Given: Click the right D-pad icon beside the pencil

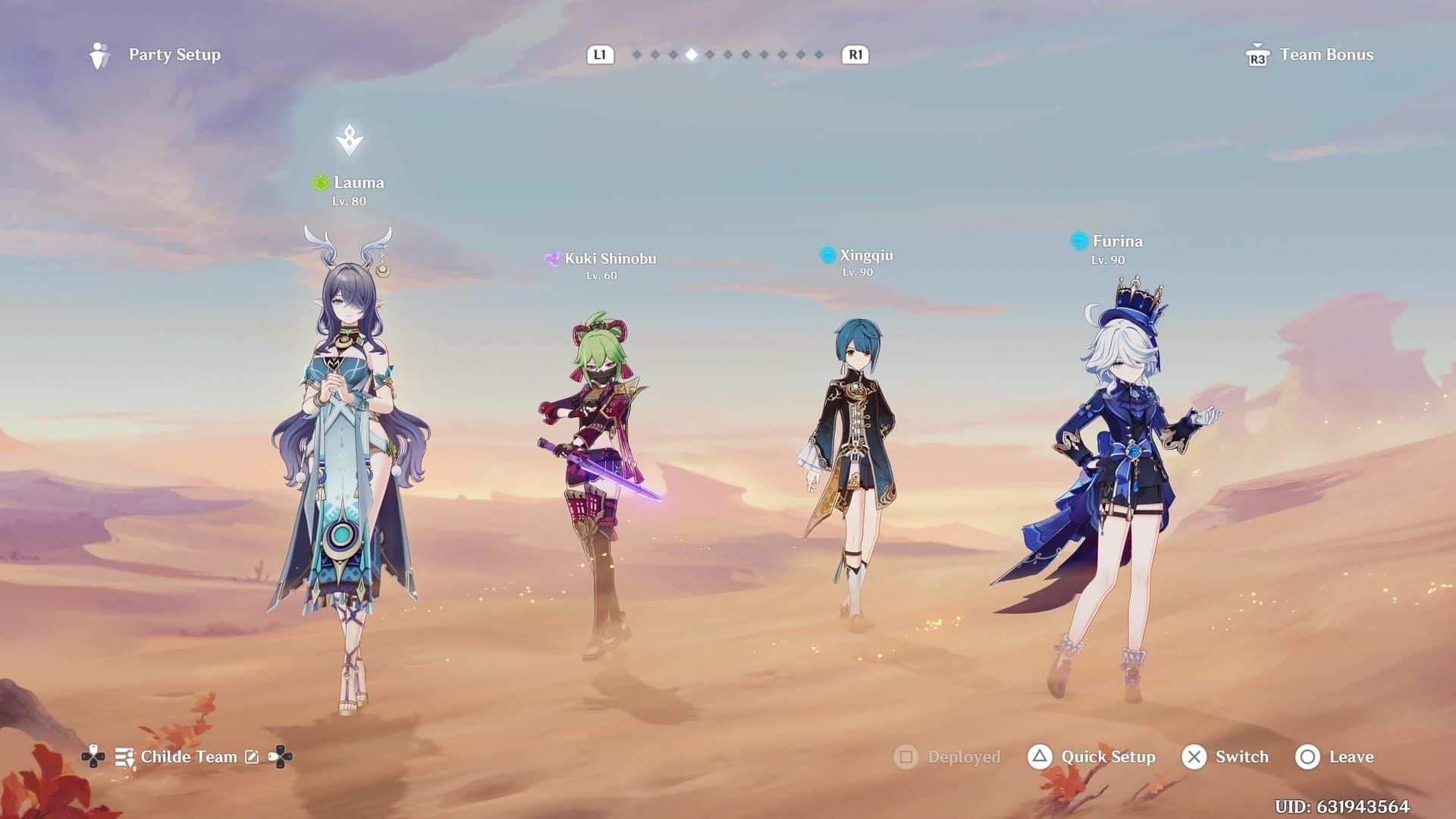Looking at the screenshot, I should (x=281, y=757).
